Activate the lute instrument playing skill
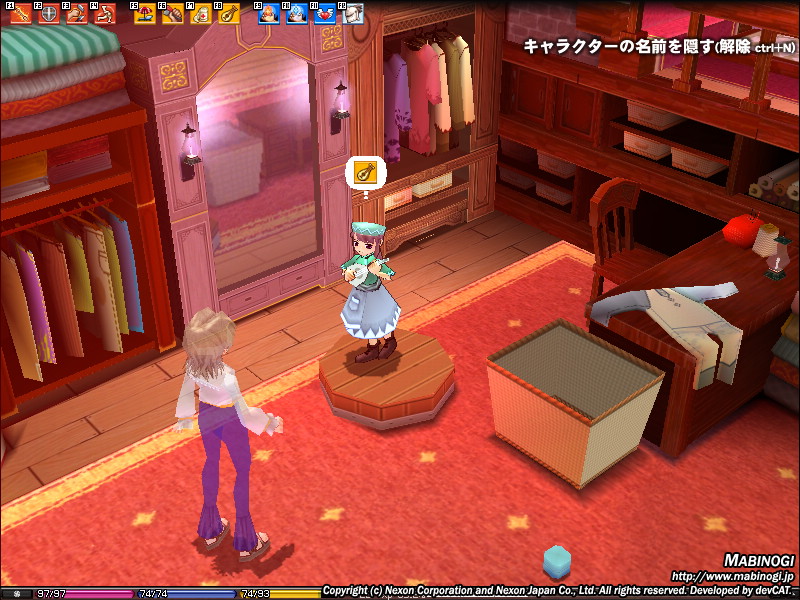Image resolution: width=800 pixels, height=600 pixels. click(x=228, y=15)
